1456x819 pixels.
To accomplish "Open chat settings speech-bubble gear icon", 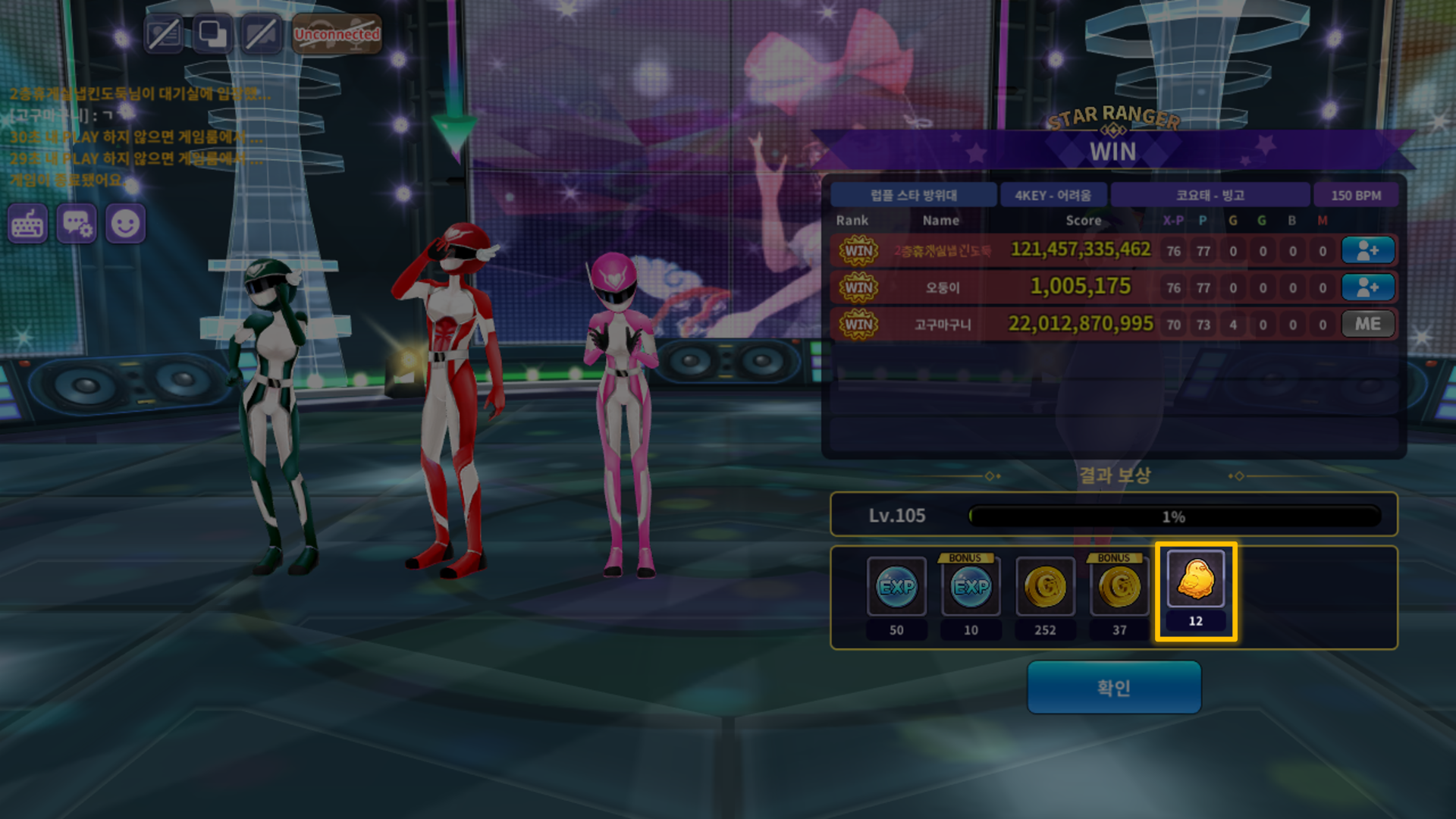I will [x=77, y=224].
